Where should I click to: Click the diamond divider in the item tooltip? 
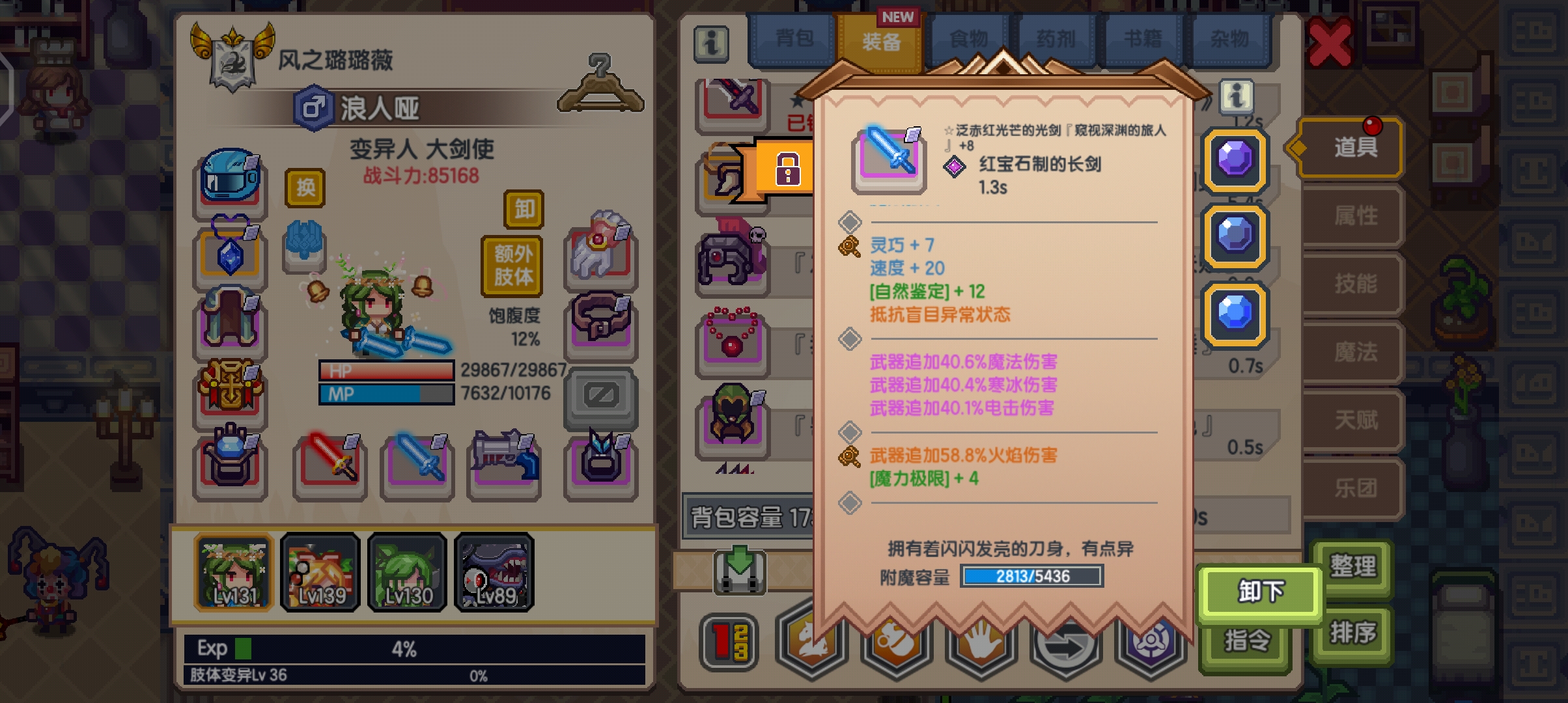tap(850, 221)
